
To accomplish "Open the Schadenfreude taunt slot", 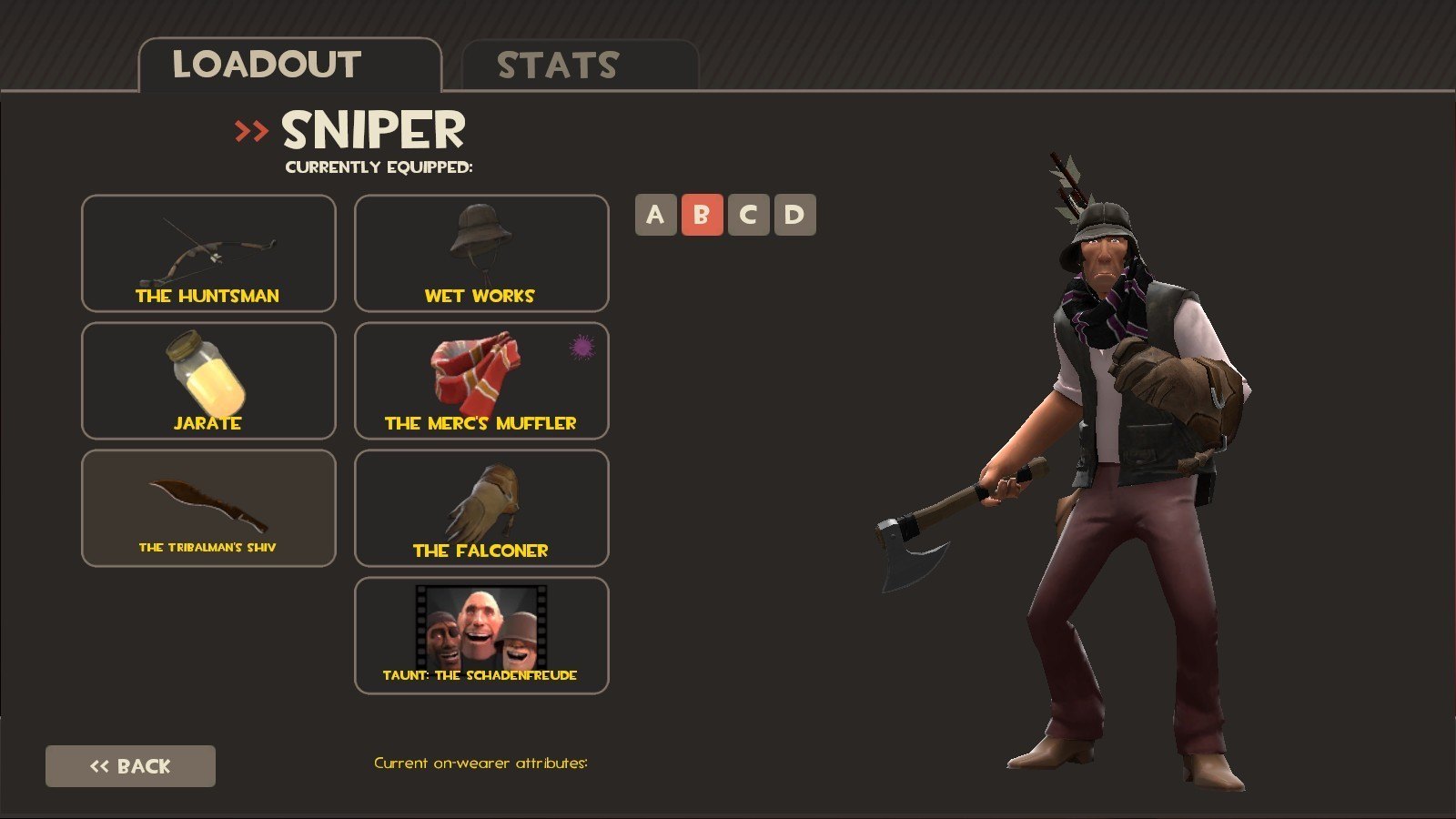I will click(481, 635).
